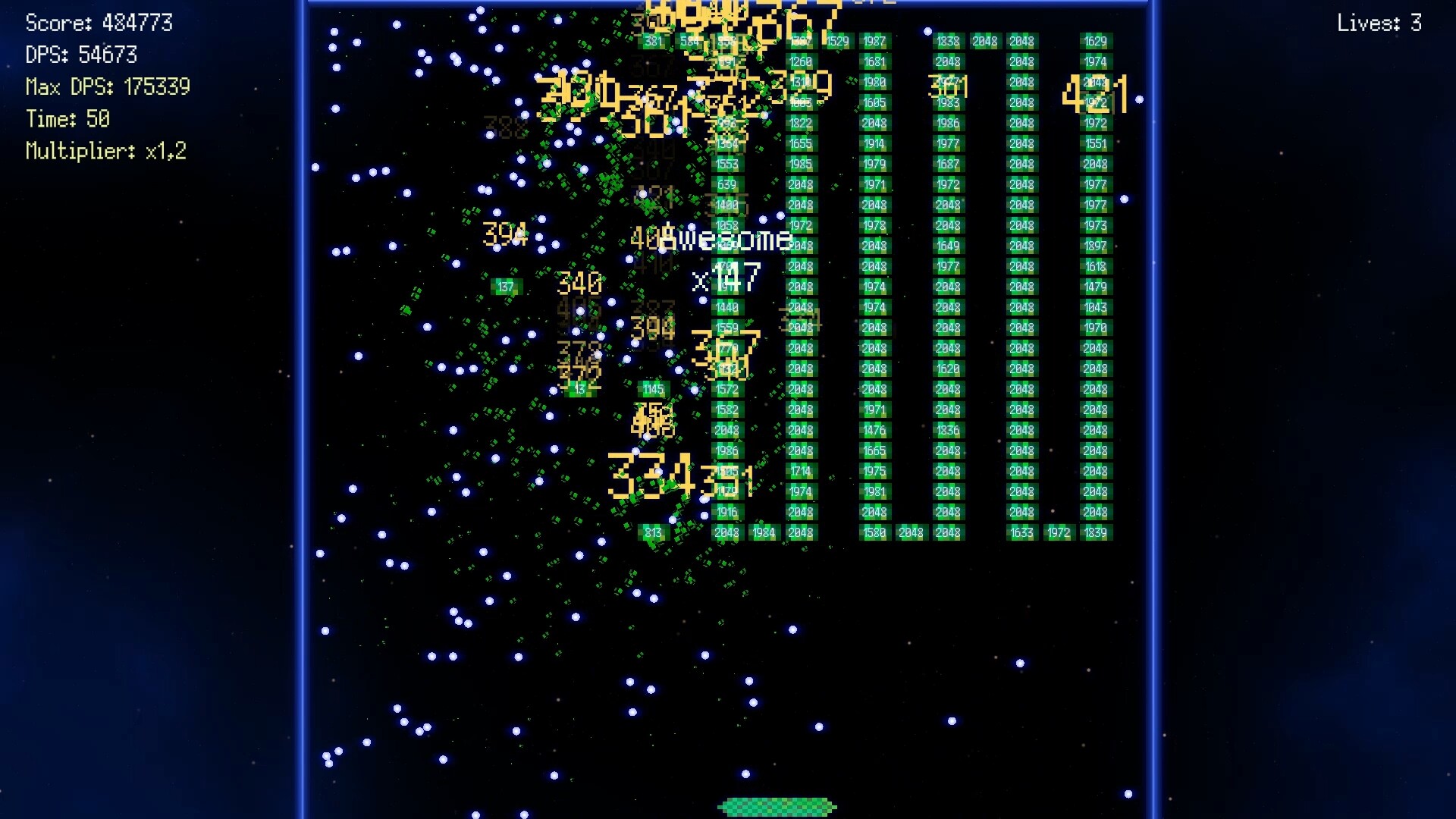This screenshot has height=819, width=1456.
Task: Select the Score: 484773 readout
Action: click(x=99, y=22)
